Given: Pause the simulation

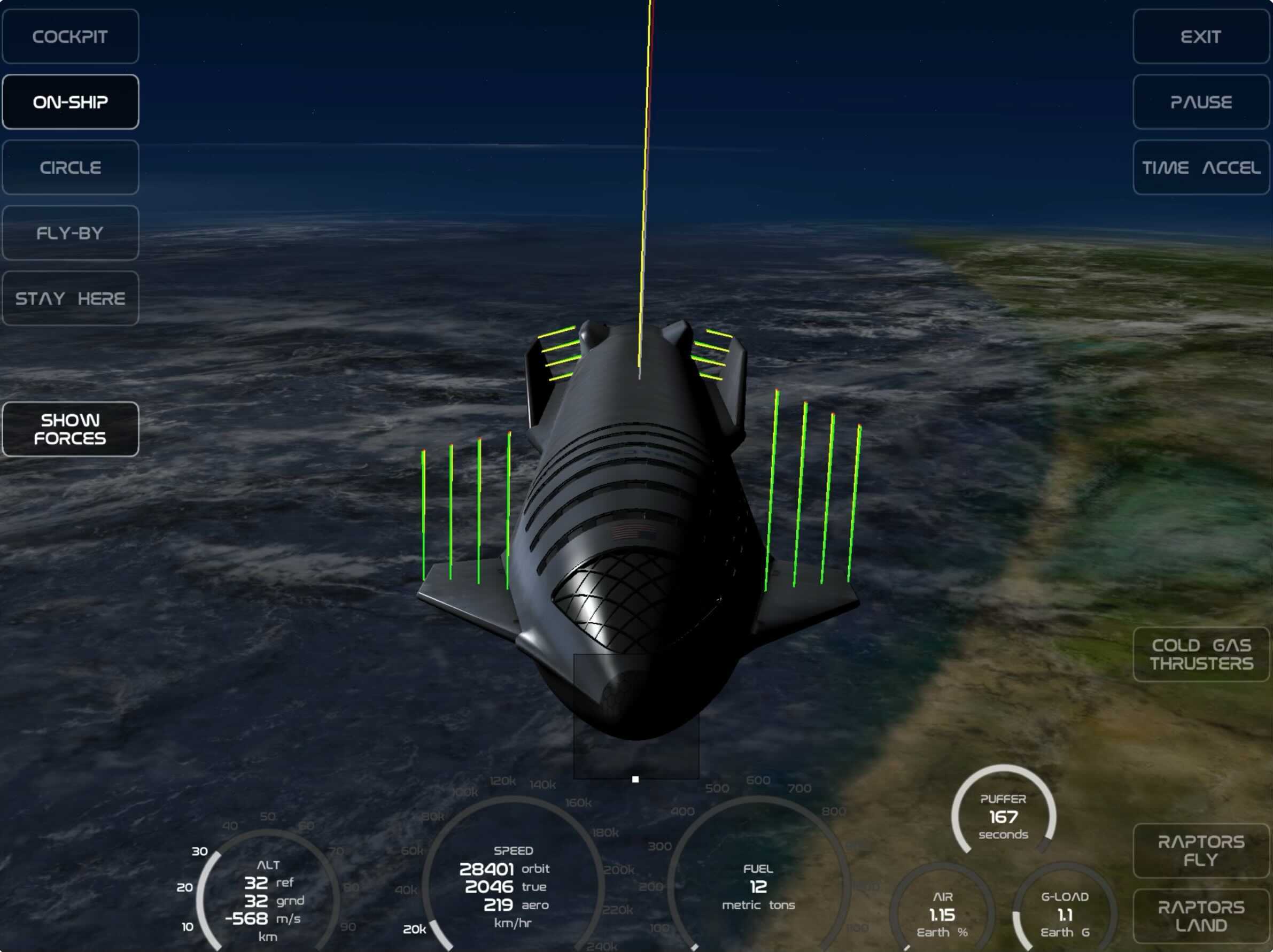Looking at the screenshot, I should [1201, 102].
